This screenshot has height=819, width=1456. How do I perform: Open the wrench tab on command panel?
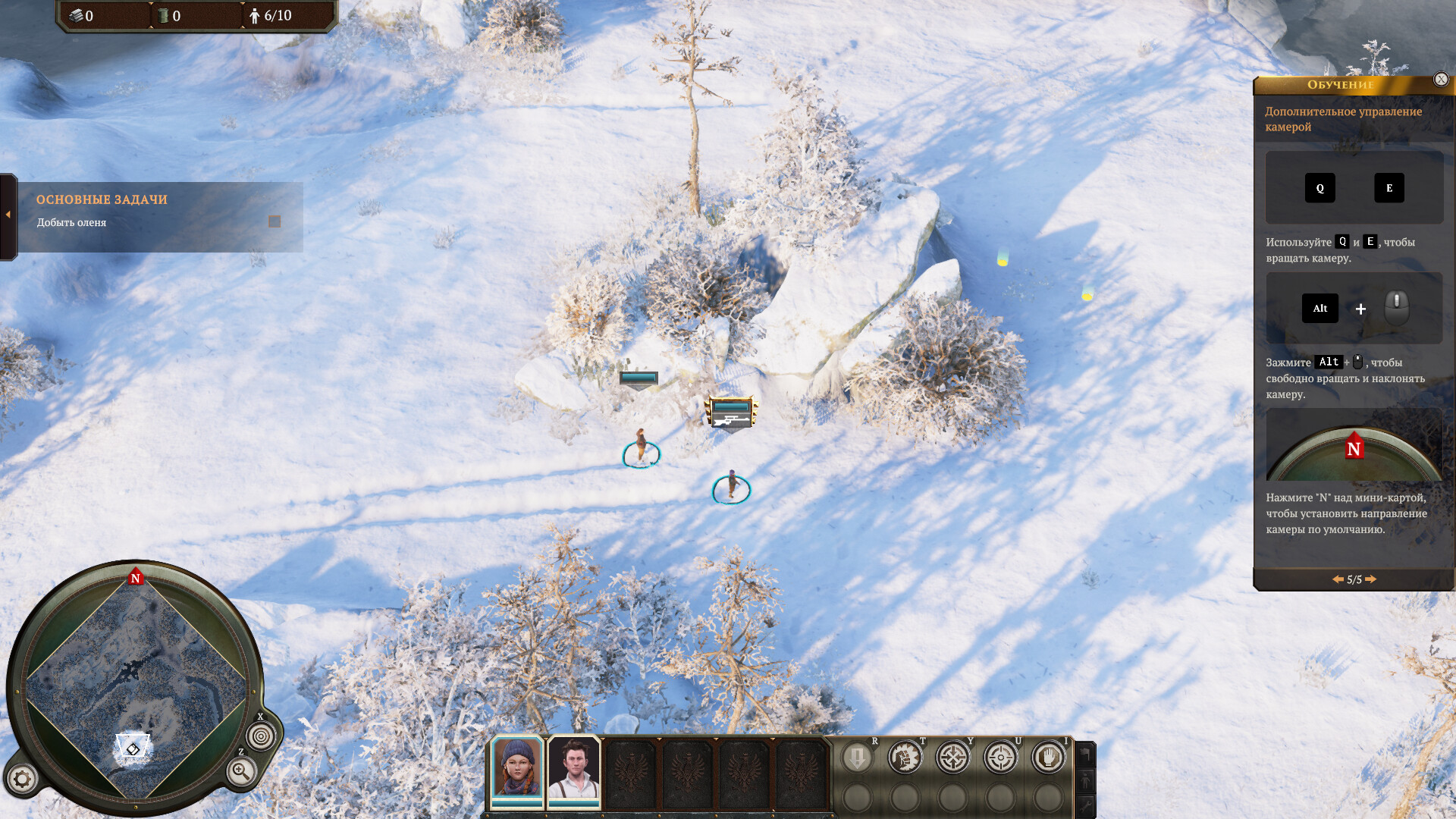[x=1086, y=805]
